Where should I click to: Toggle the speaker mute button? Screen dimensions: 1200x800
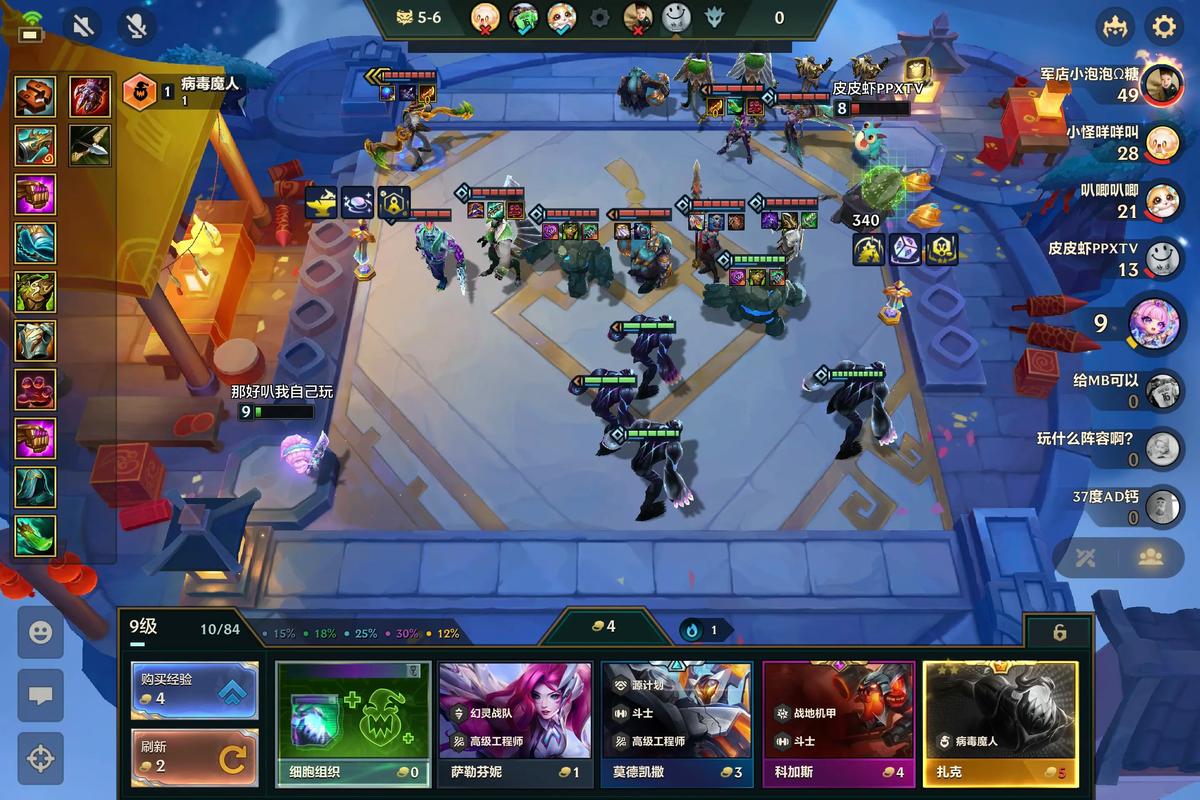(x=83, y=25)
